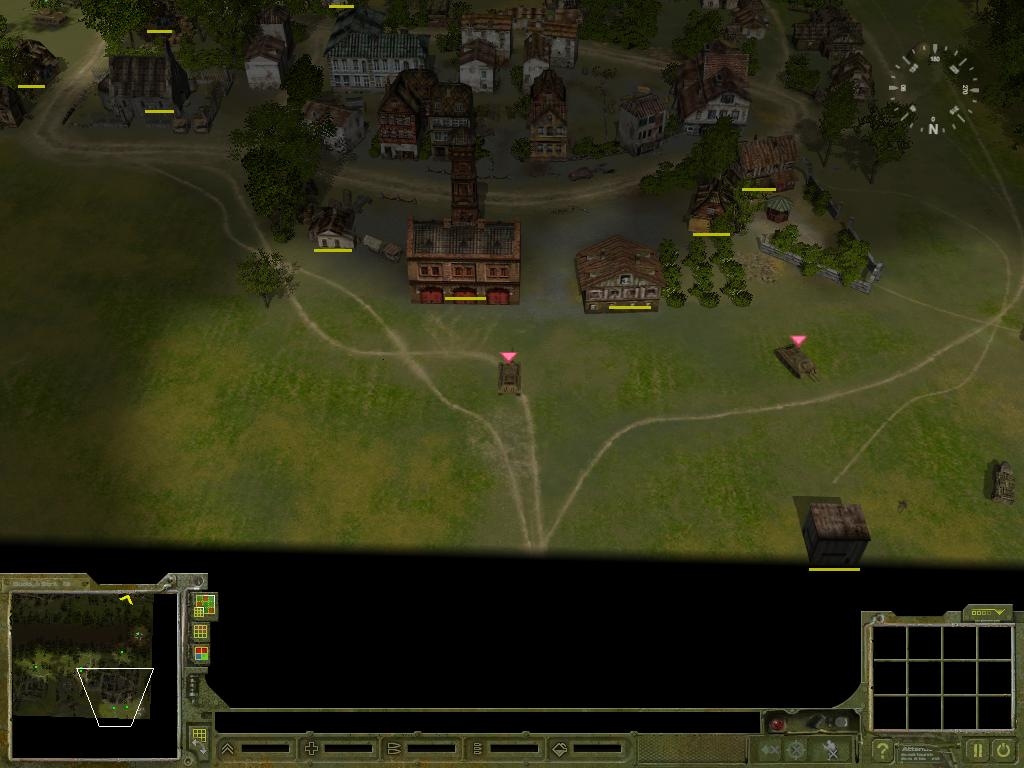The height and width of the screenshot is (768, 1024).
Task: Click the grid rotate button below the minimap
Action: 198,739
